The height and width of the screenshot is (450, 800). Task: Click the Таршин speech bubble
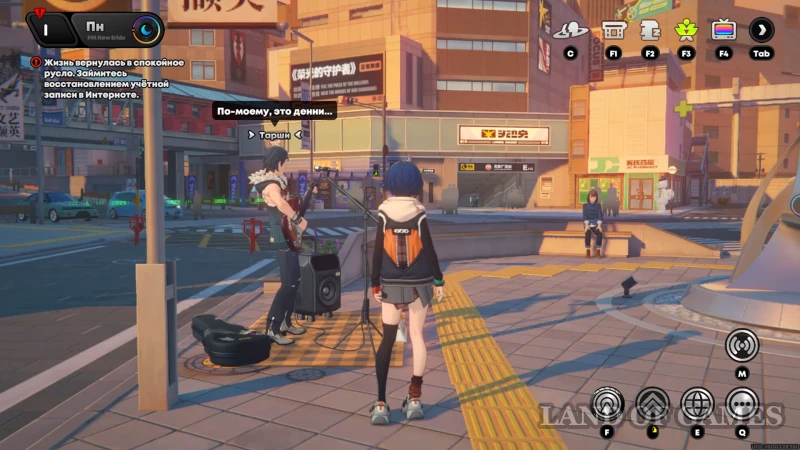tap(273, 111)
